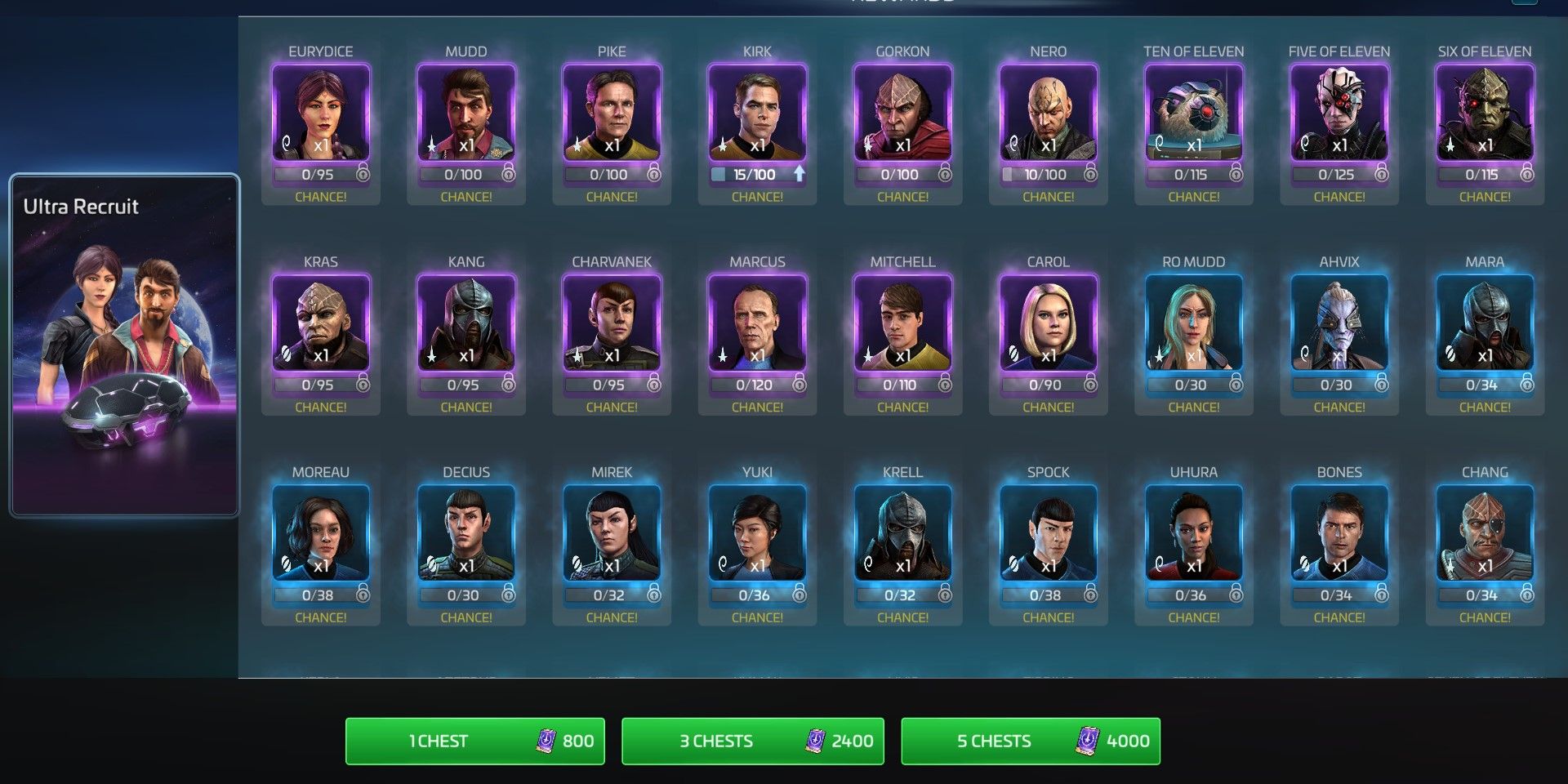Open Uhura officer portrait
The image size is (1568, 784).
(1193, 534)
